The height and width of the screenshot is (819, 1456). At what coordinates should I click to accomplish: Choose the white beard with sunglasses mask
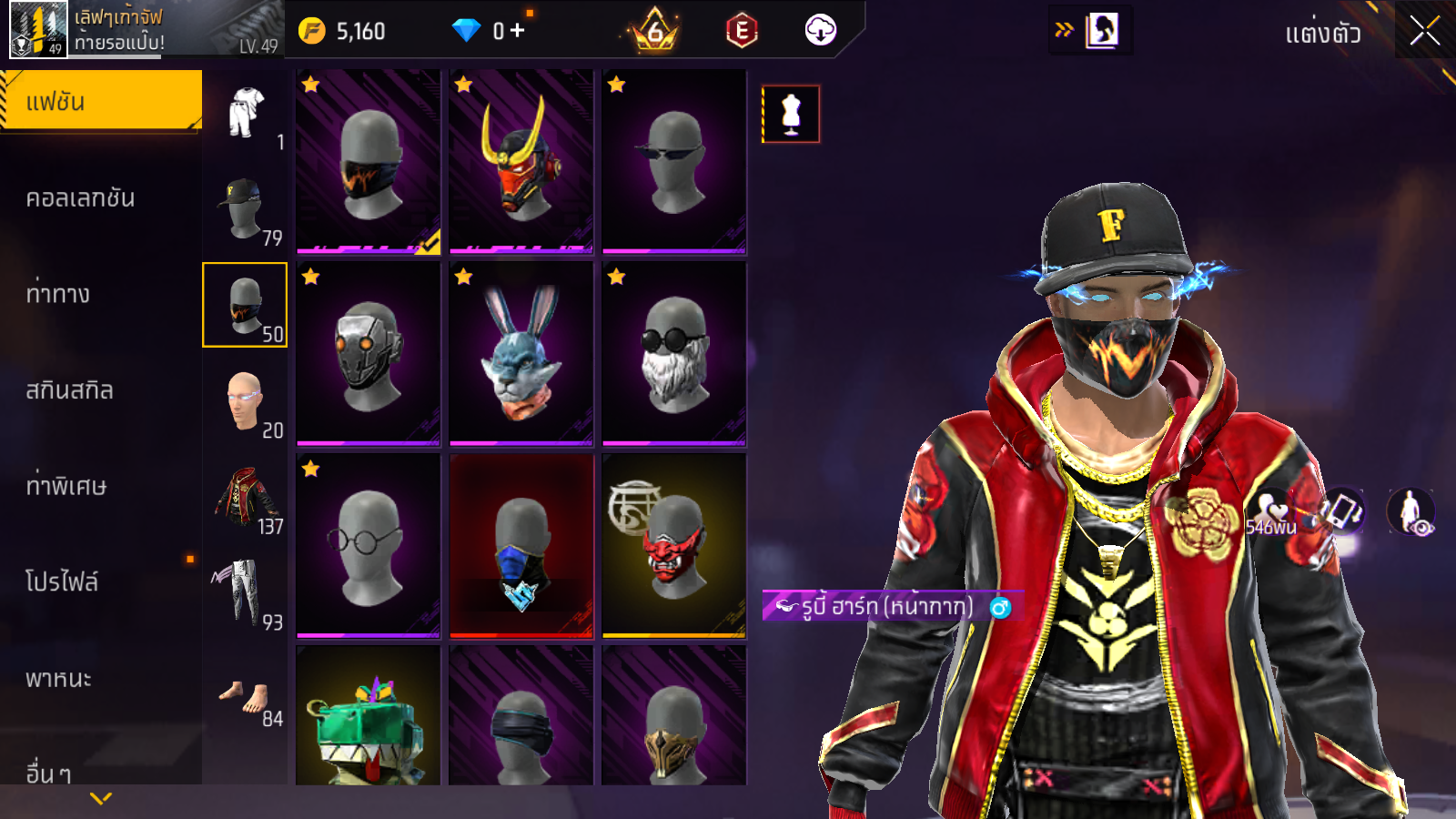[x=674, y=354]
